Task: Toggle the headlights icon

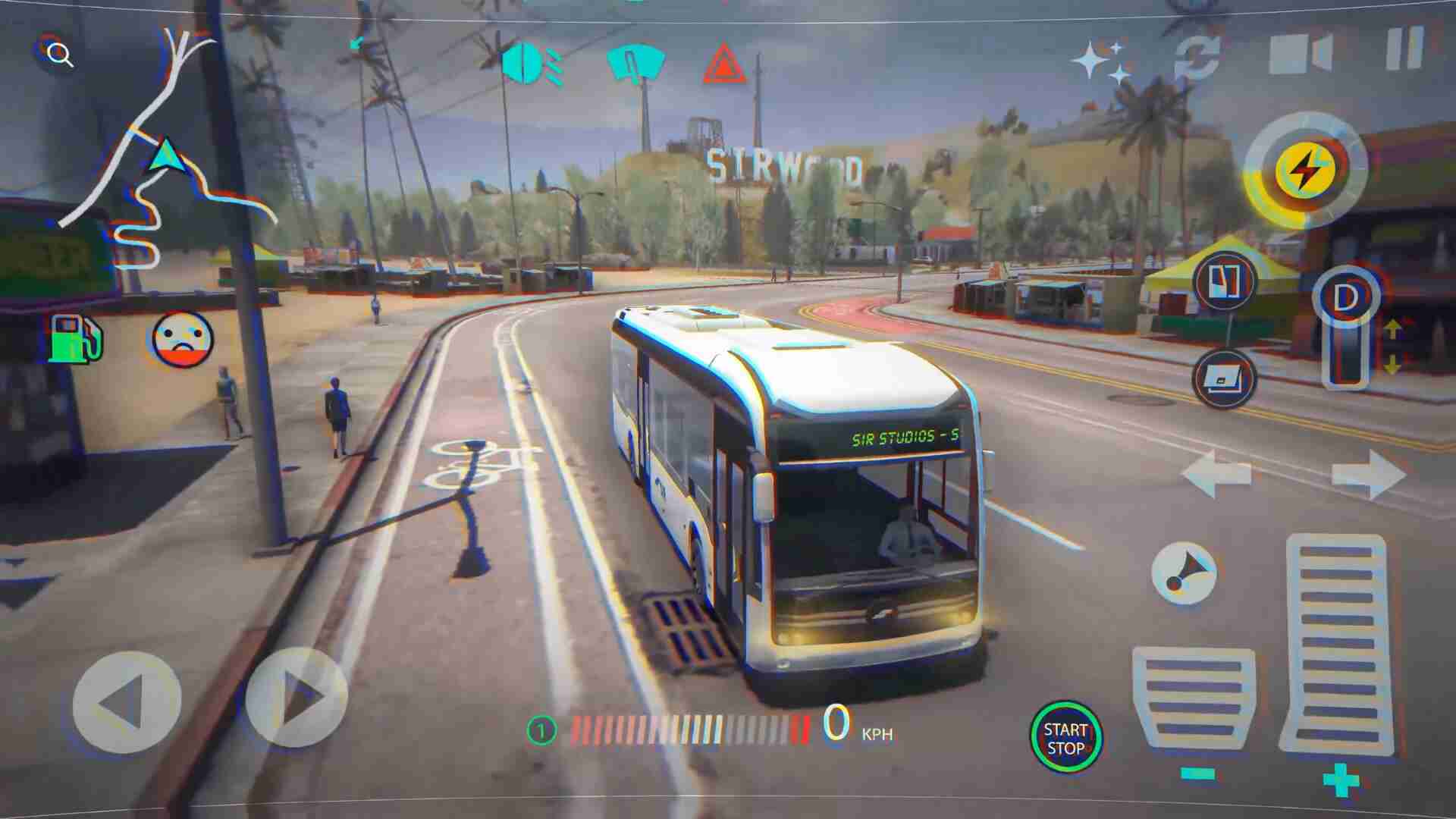Action: (x=531, y=64)
